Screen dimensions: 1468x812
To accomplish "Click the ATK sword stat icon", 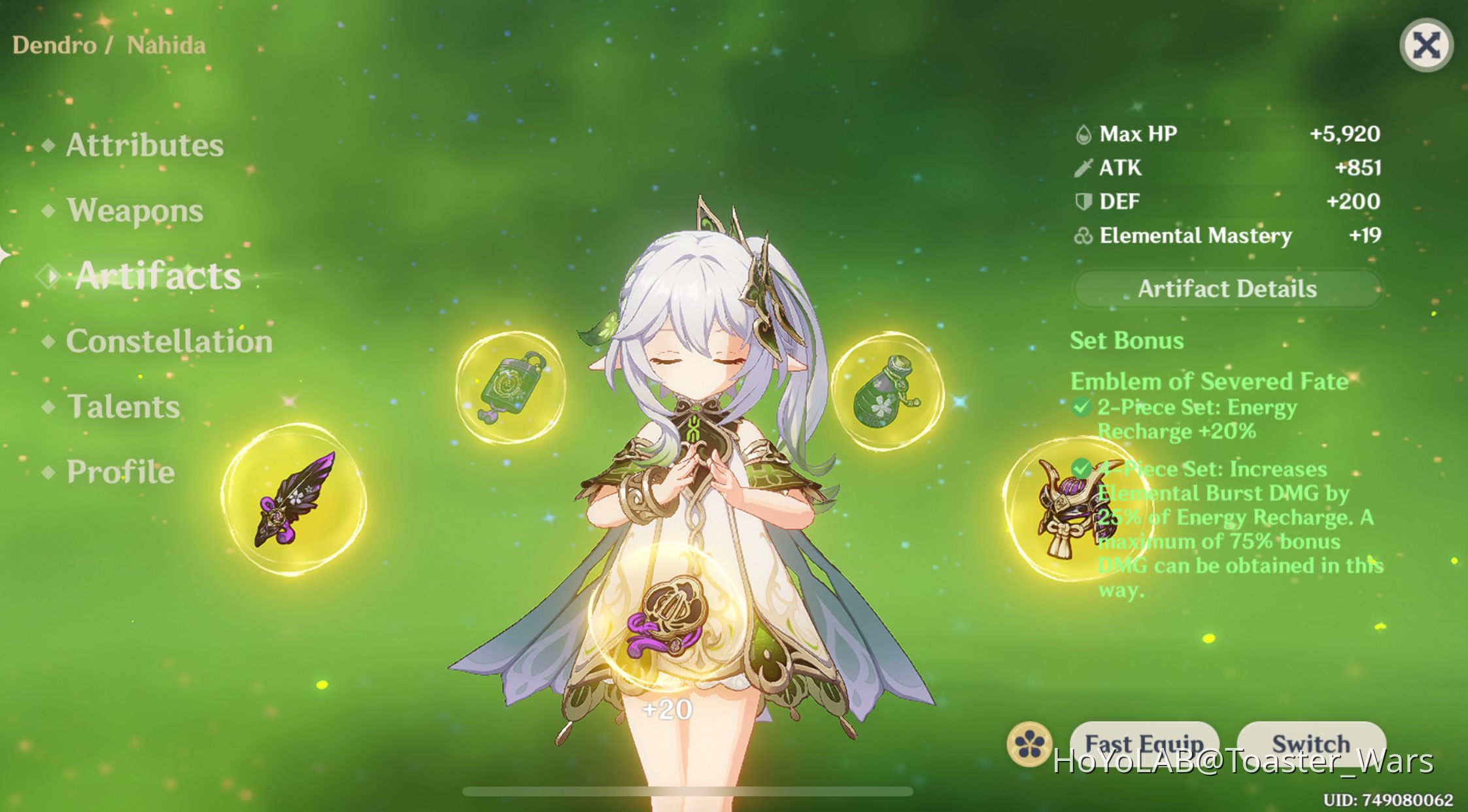I will [x=1085, y=168].
